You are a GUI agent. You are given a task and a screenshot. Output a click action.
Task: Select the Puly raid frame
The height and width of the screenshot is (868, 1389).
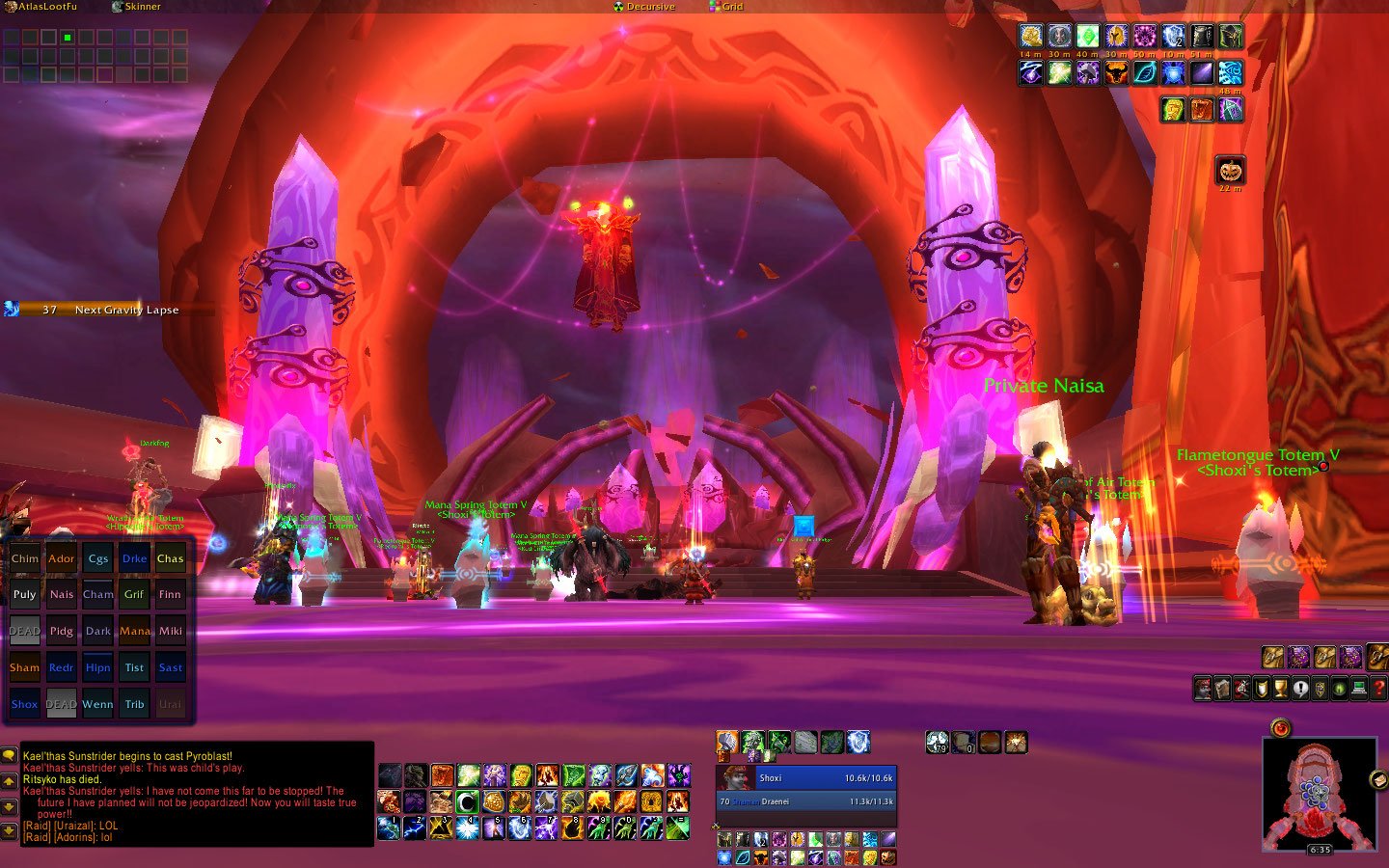coord(25,595)
